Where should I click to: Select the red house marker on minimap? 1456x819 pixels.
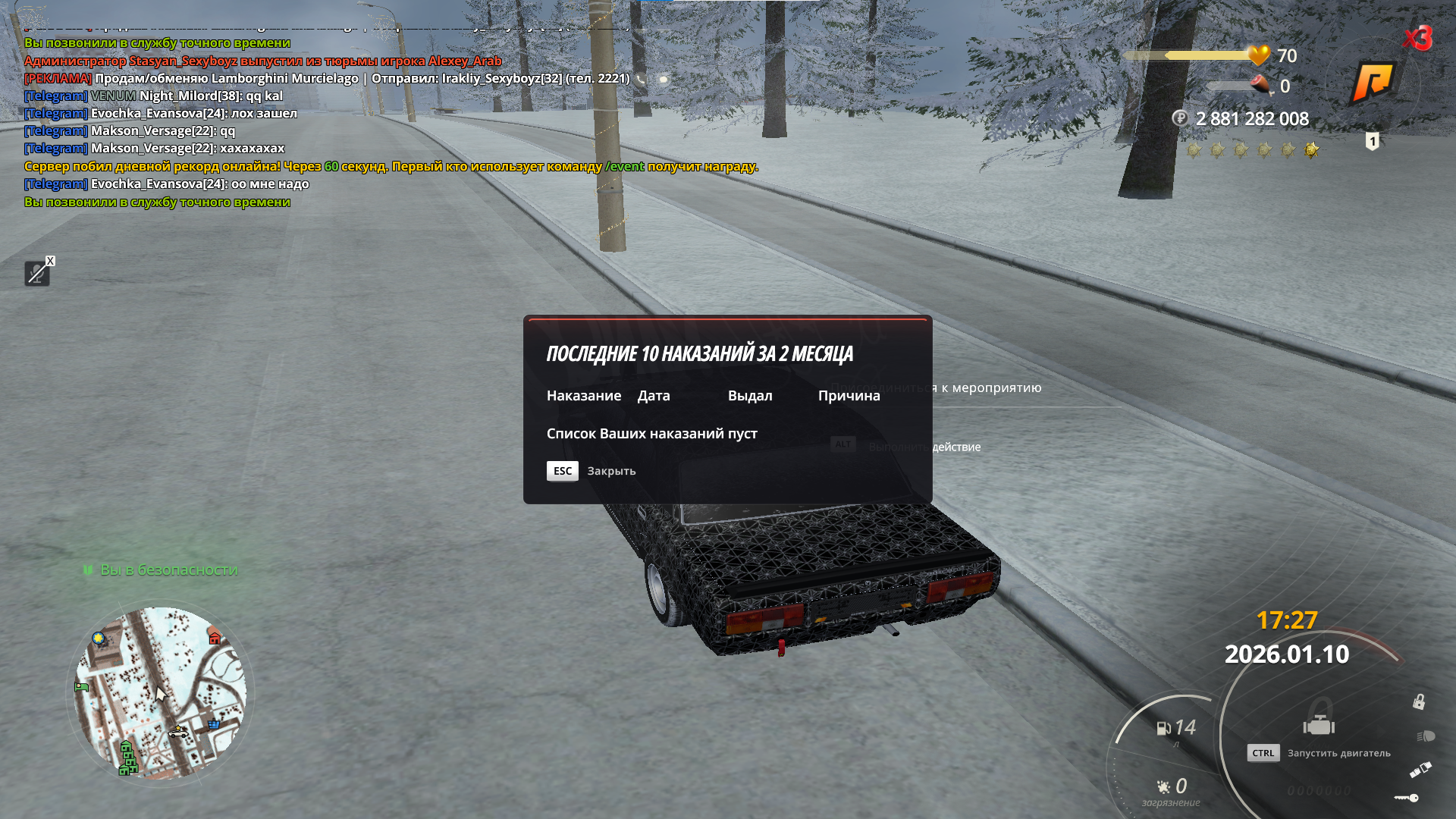215,638
